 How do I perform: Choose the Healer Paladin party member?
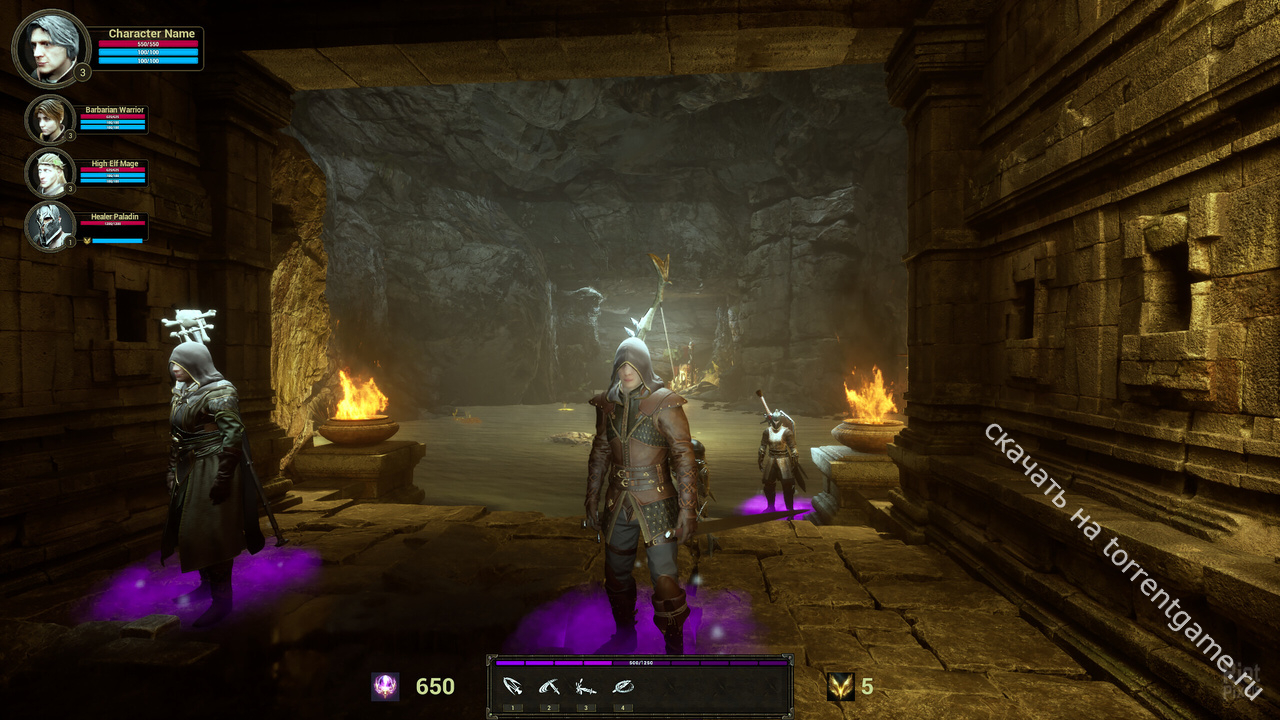pyautogui.click(x=49, y=226)
